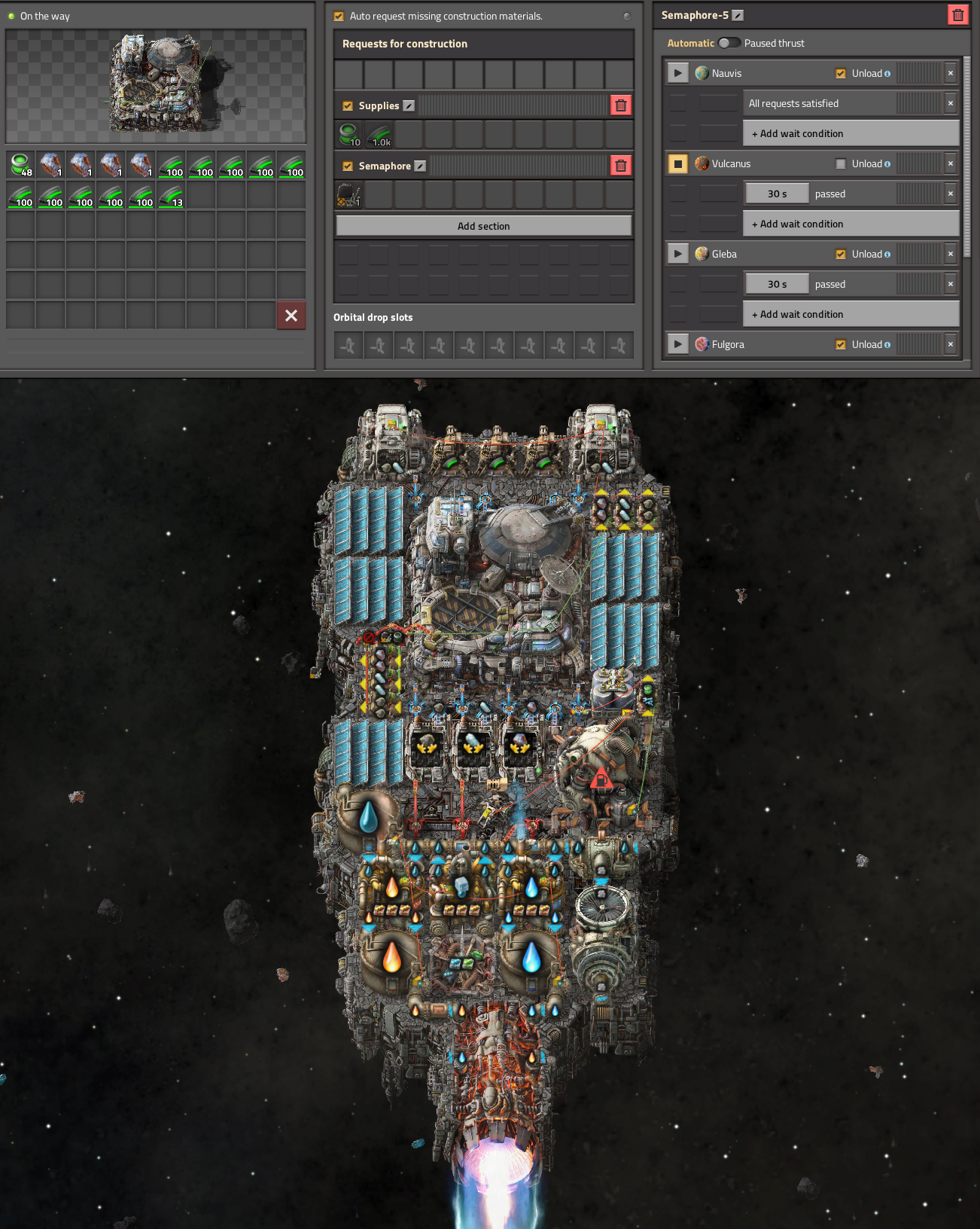Image resolution: width=980 pixels, height=1229 pixels.
Task: Rename platform Semaphore-5 using edit icon
Action: click(738, 15)
